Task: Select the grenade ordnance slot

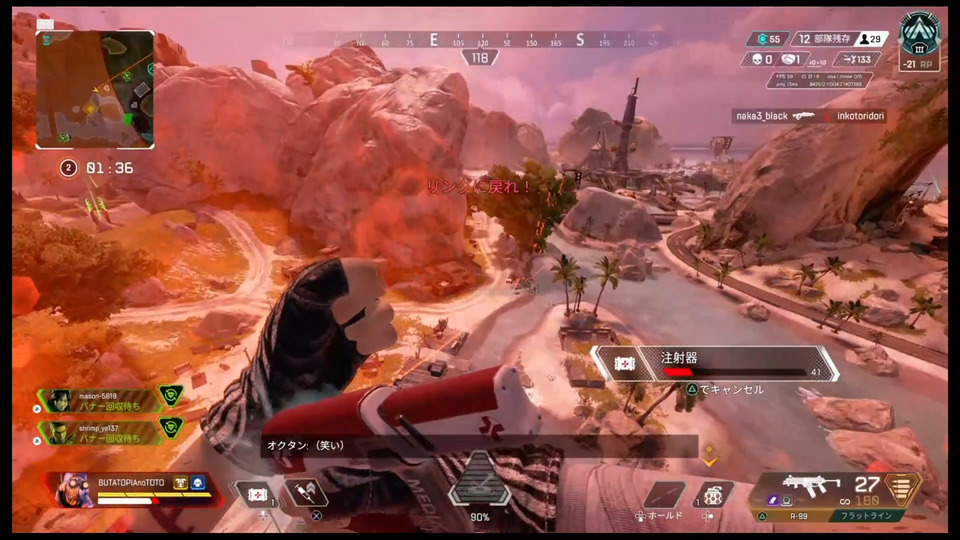Action: 712,495
